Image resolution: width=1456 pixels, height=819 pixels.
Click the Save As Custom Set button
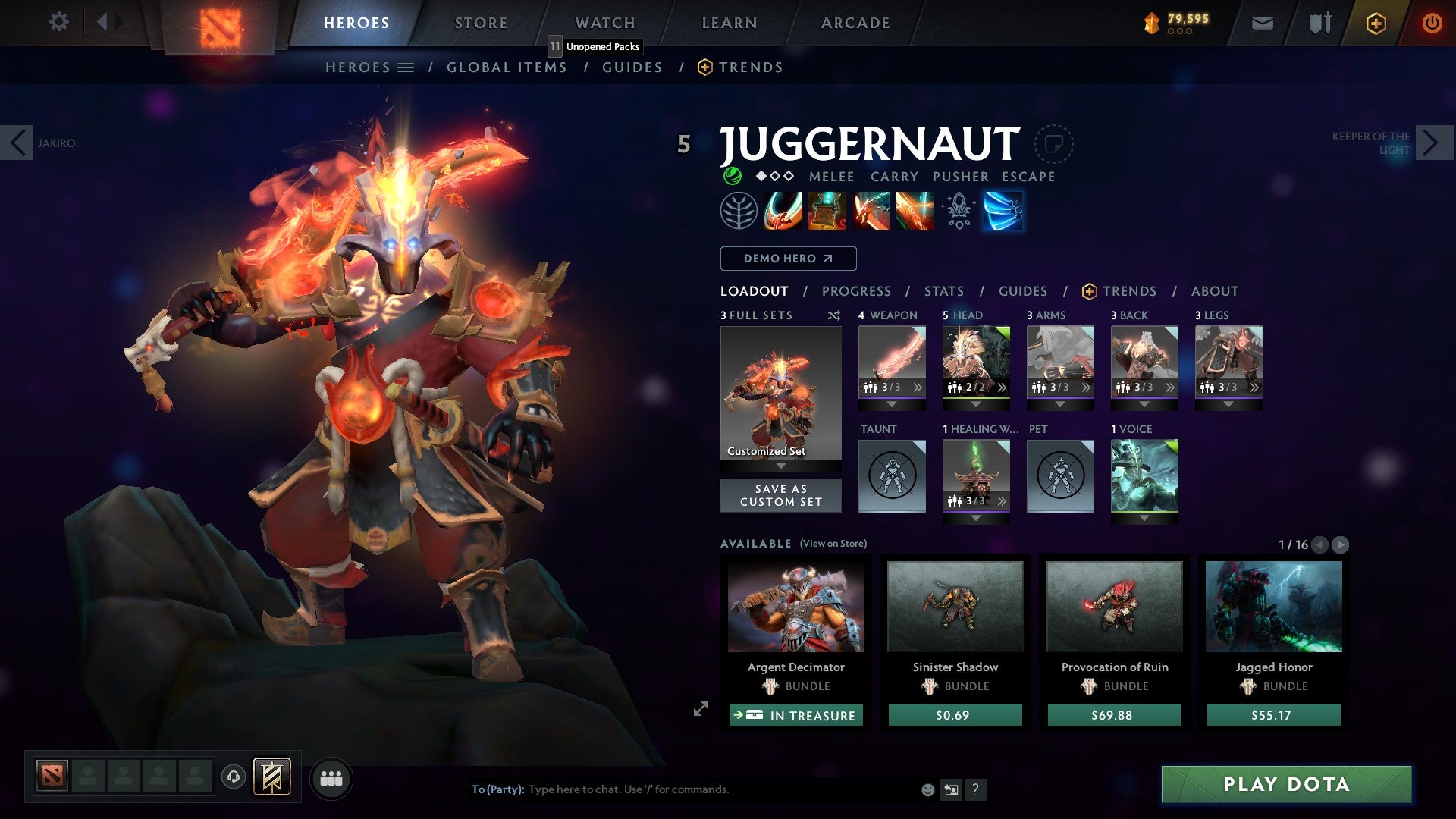click(780, 495)
